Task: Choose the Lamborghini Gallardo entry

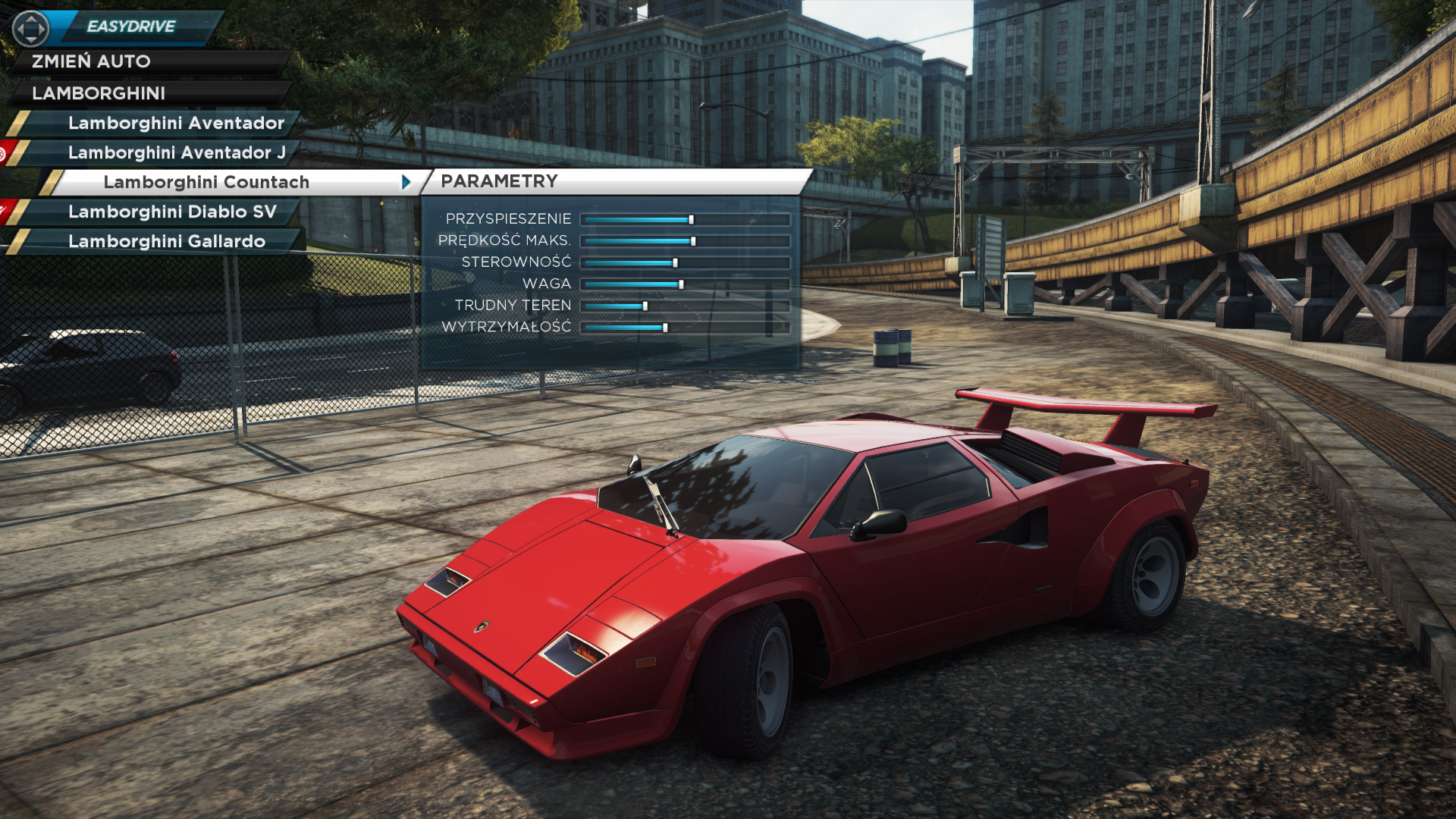Action: coord(167,241)
